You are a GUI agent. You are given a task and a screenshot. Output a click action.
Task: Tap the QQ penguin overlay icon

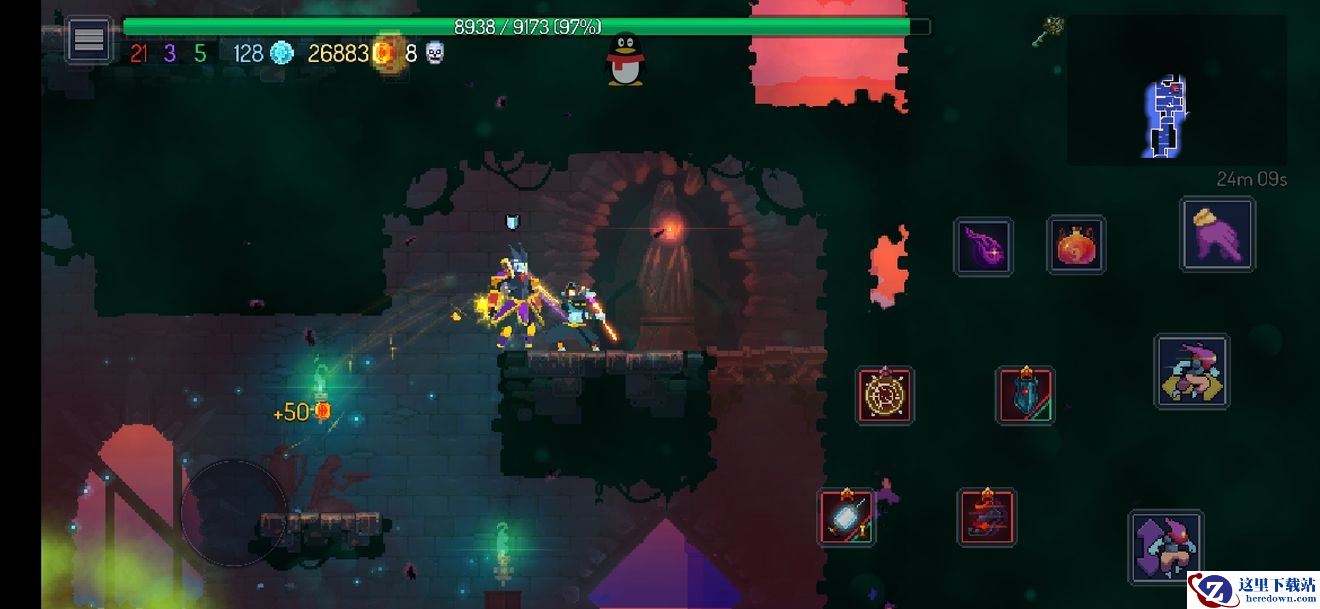click(x=626, y=59)
